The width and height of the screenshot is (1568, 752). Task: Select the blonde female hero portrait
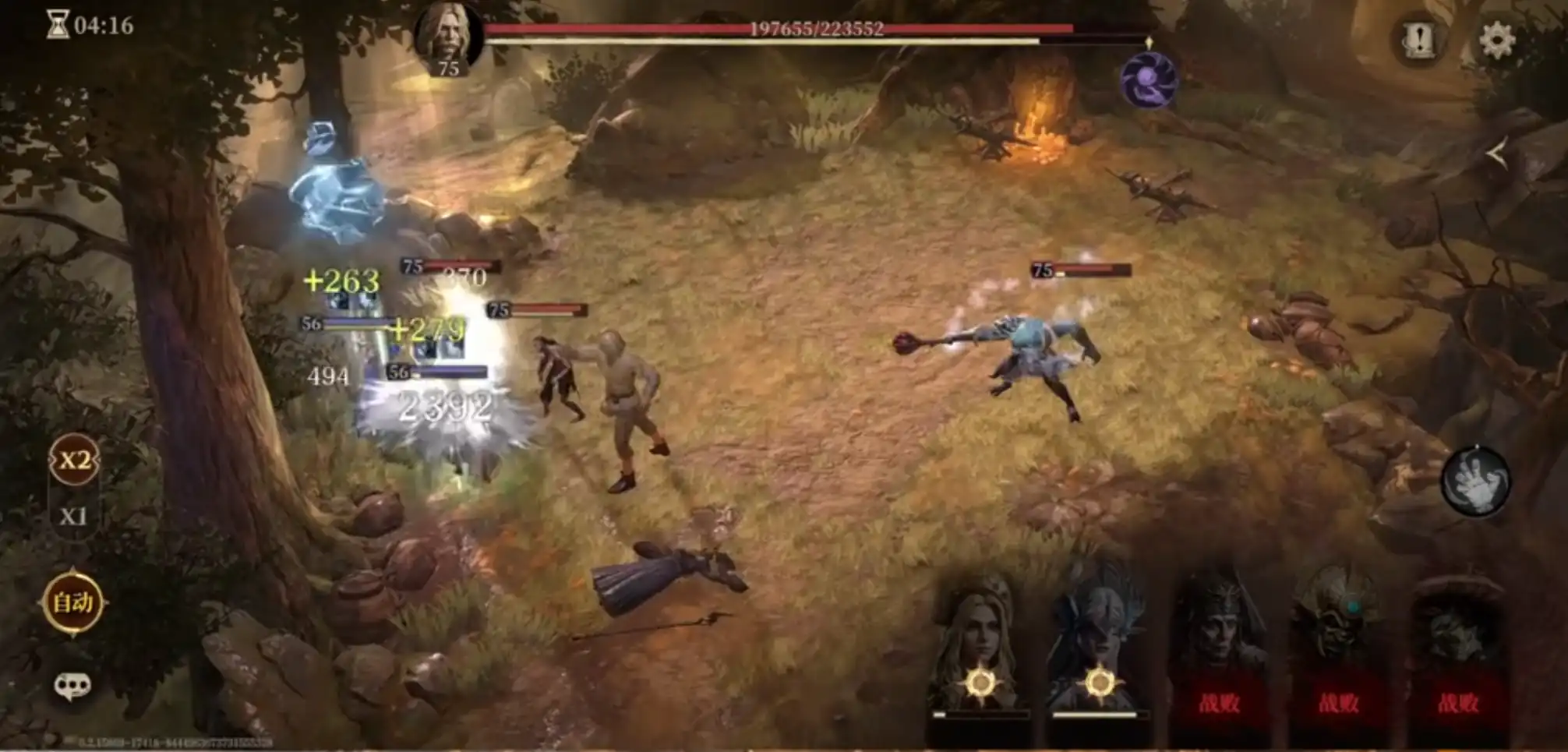pos(979,647)
